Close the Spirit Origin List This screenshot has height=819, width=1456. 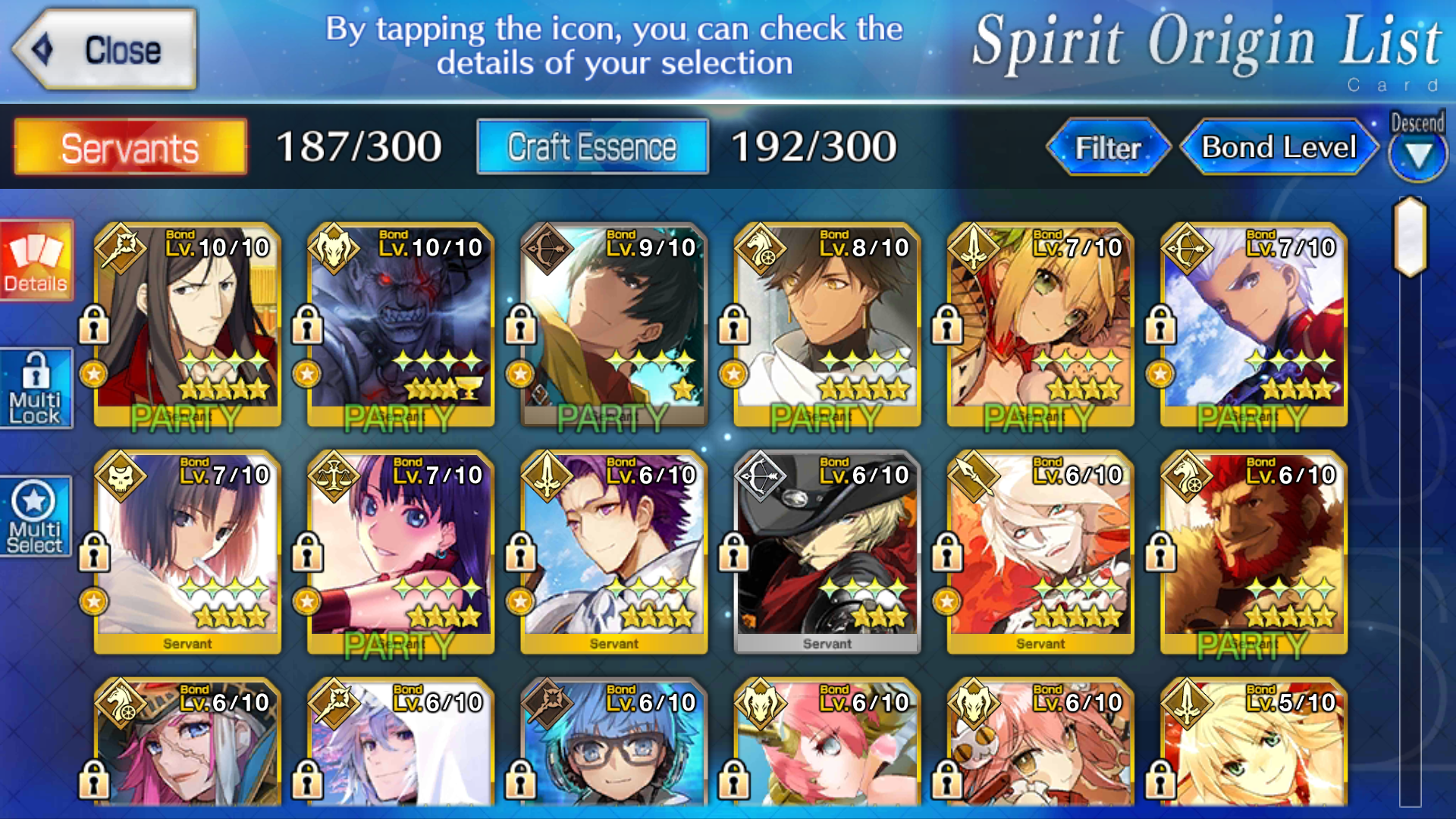coord(106,50)
